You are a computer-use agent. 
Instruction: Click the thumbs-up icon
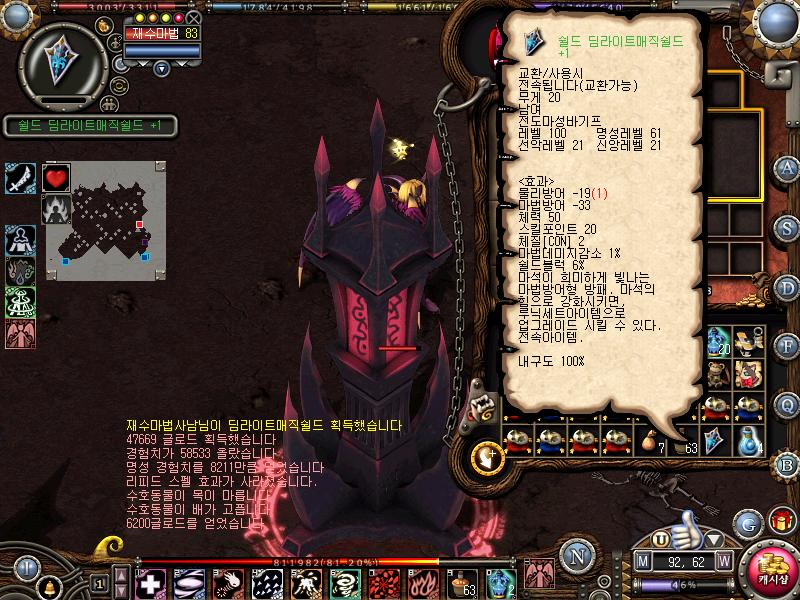tap(686, 523)
